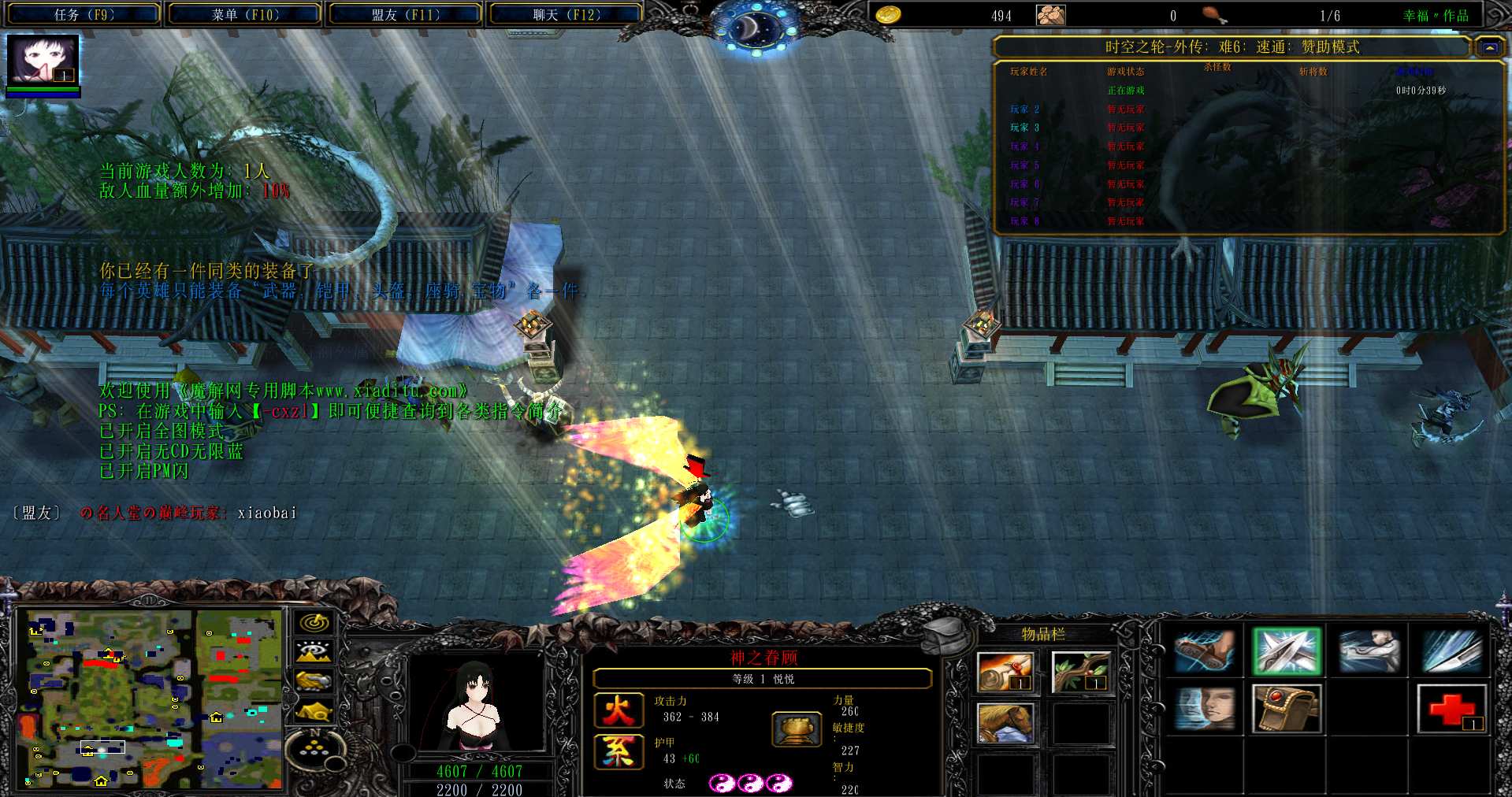
Task: Activate the minimap signal ping button
Action: pyautogui.click(x=314, y=623)
